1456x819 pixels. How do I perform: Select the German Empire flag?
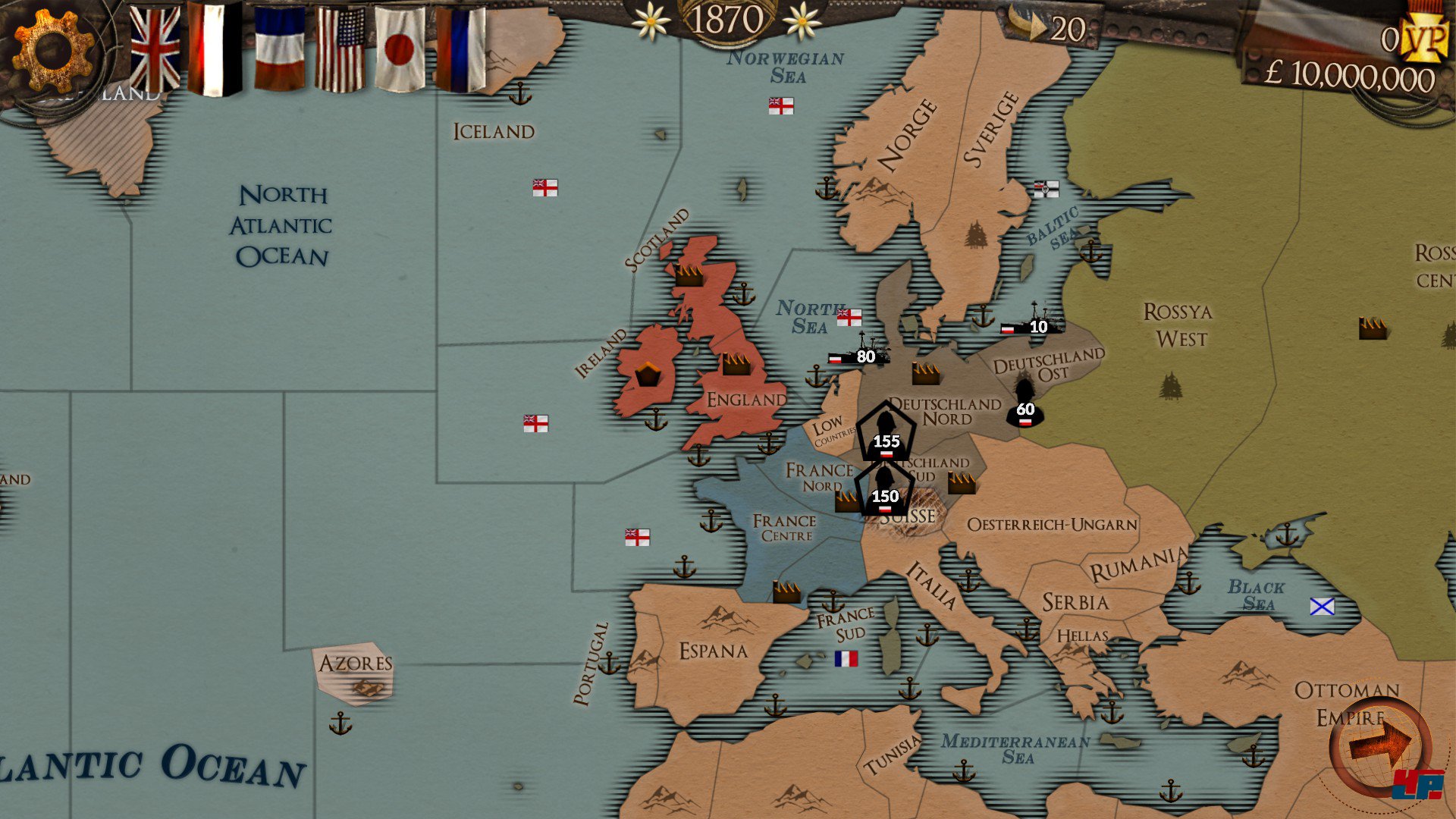click(215, 49)
